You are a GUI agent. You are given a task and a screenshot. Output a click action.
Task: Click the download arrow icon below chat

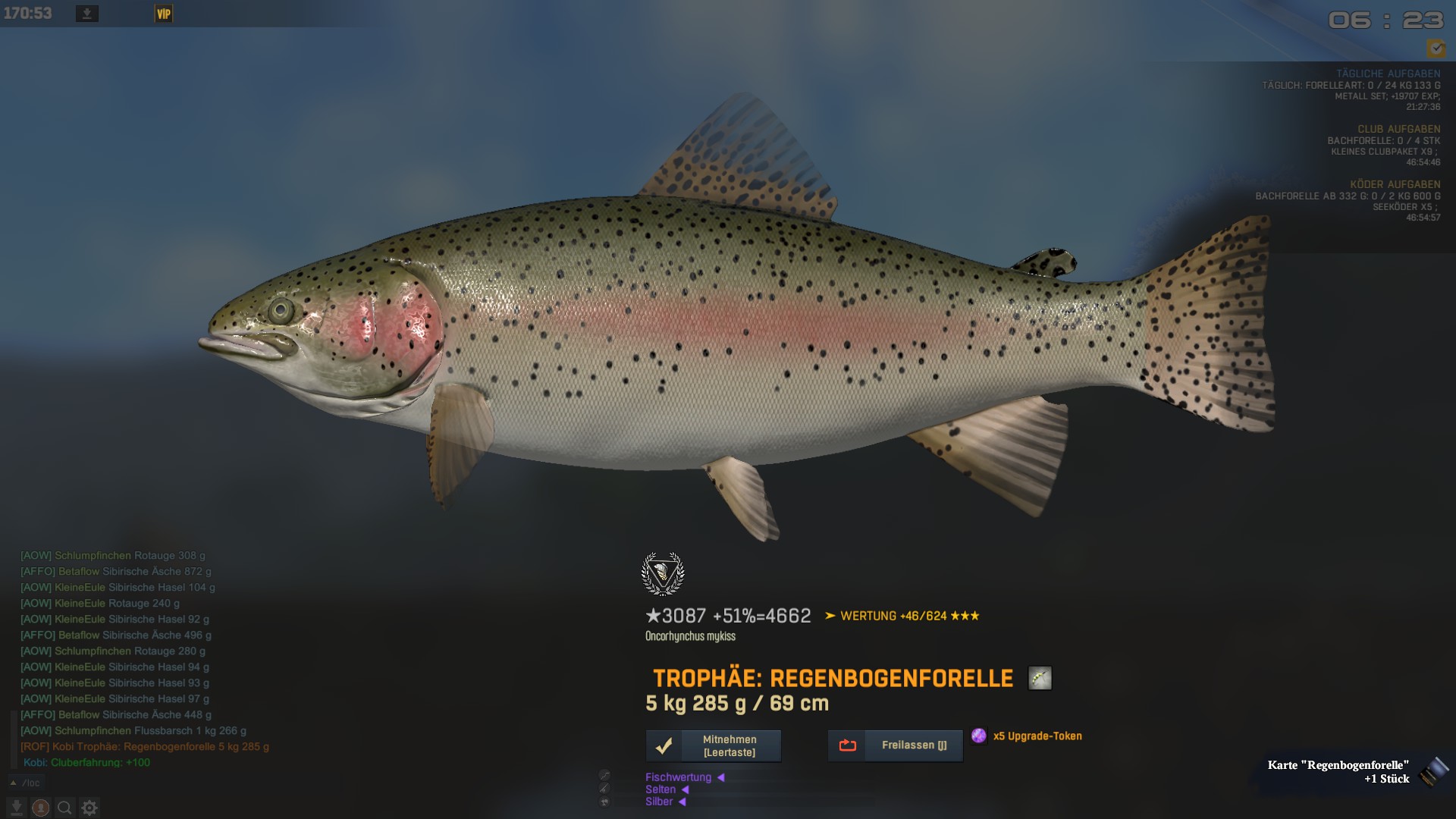pos(16,808)
